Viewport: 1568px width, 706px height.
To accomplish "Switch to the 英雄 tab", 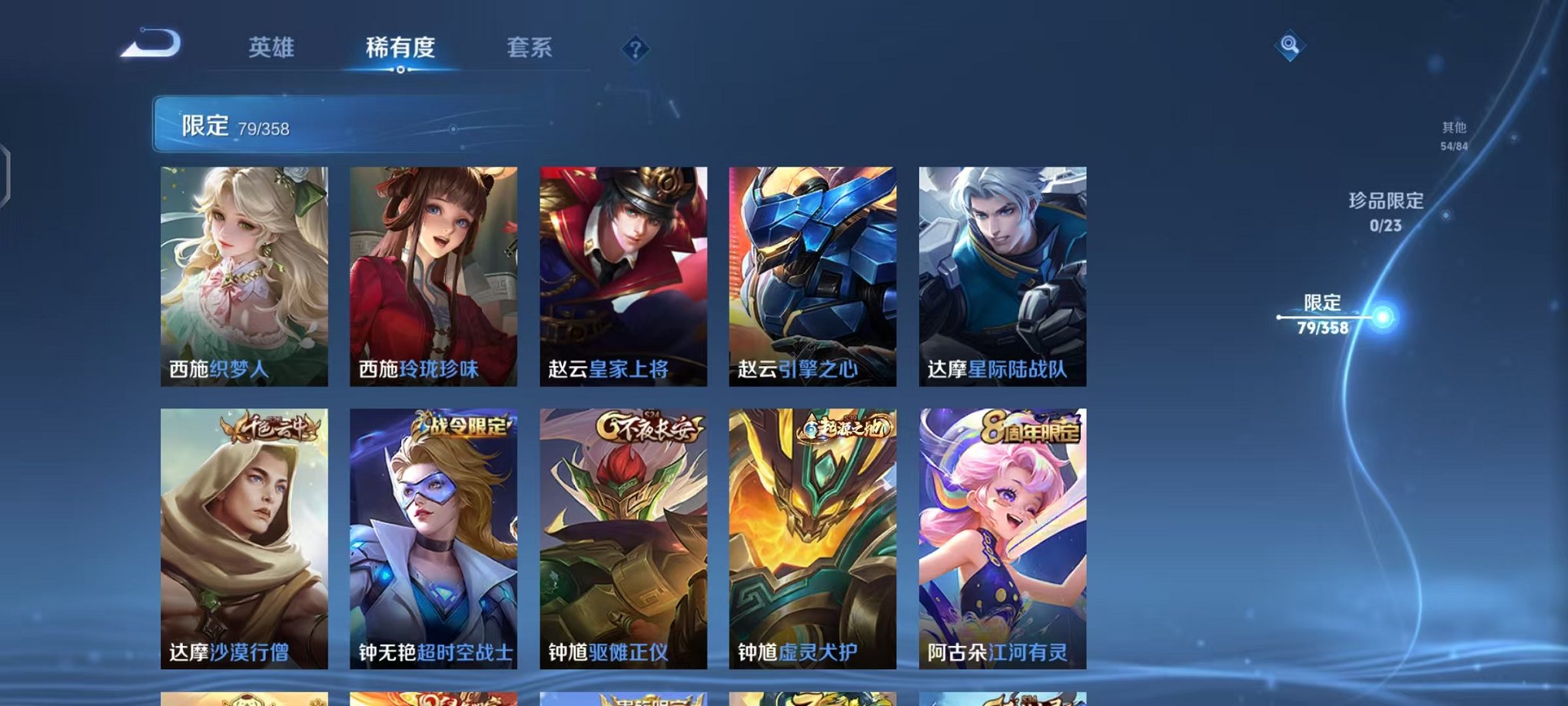I will point(273,48).
